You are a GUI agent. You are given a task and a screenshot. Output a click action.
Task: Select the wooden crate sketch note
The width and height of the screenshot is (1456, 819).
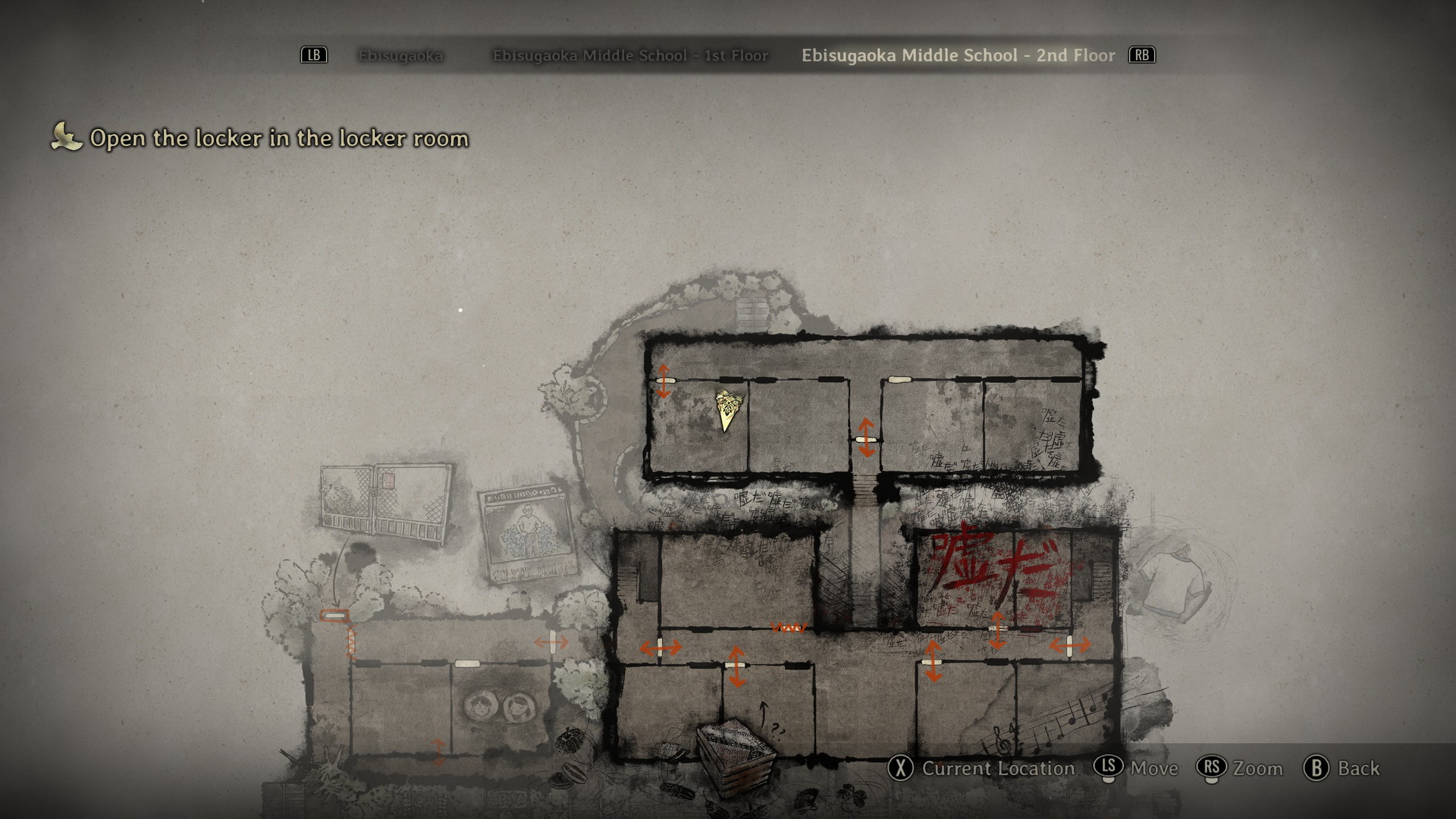pos(736,755)
